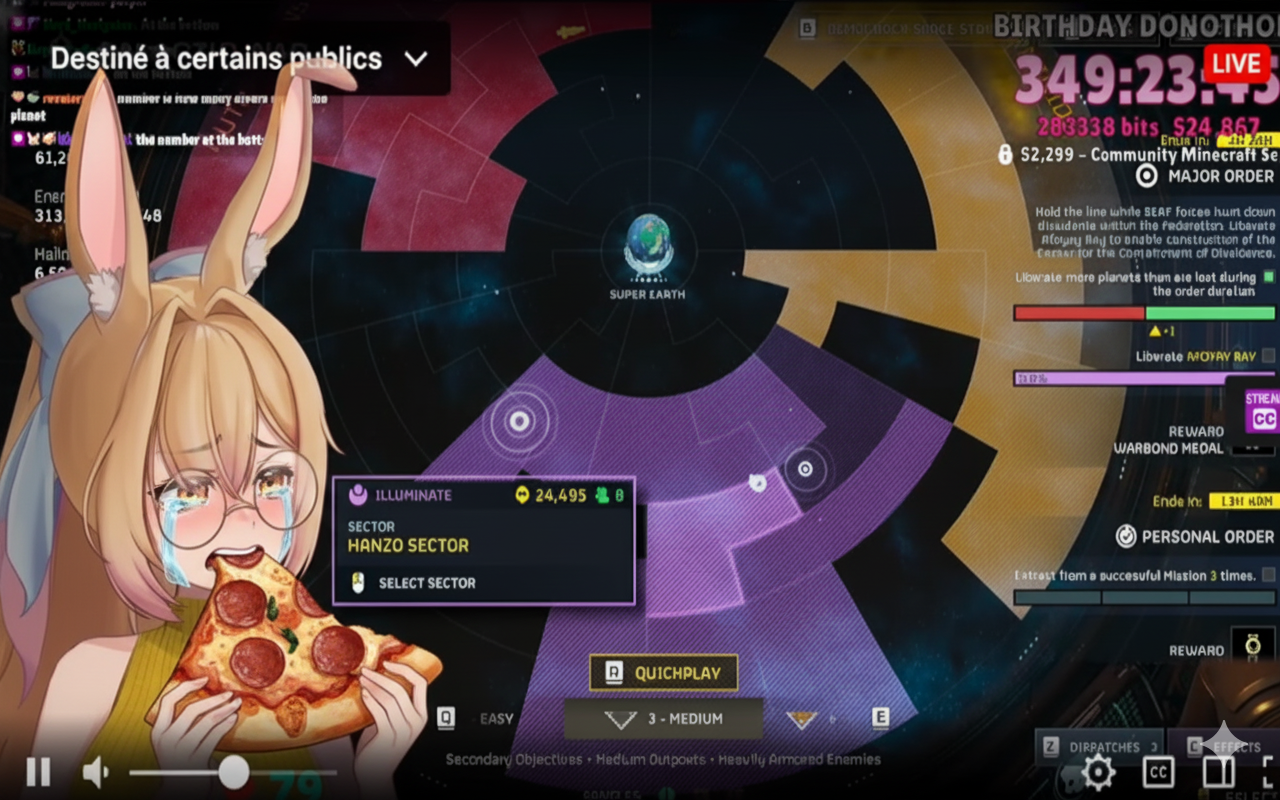Pause the live stream
Screen dimensions: 1280x800
click(x=38, y=772)
